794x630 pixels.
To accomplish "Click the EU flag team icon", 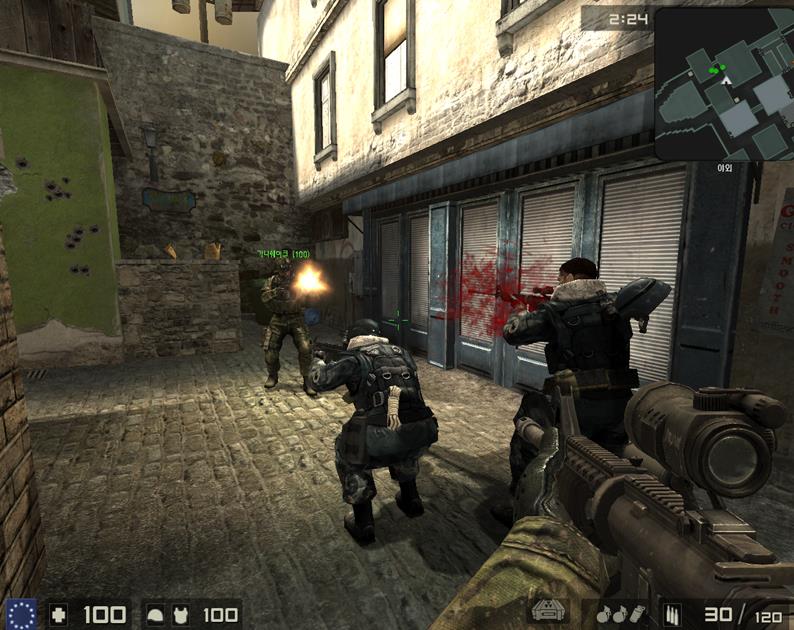I will pos(20,614).
